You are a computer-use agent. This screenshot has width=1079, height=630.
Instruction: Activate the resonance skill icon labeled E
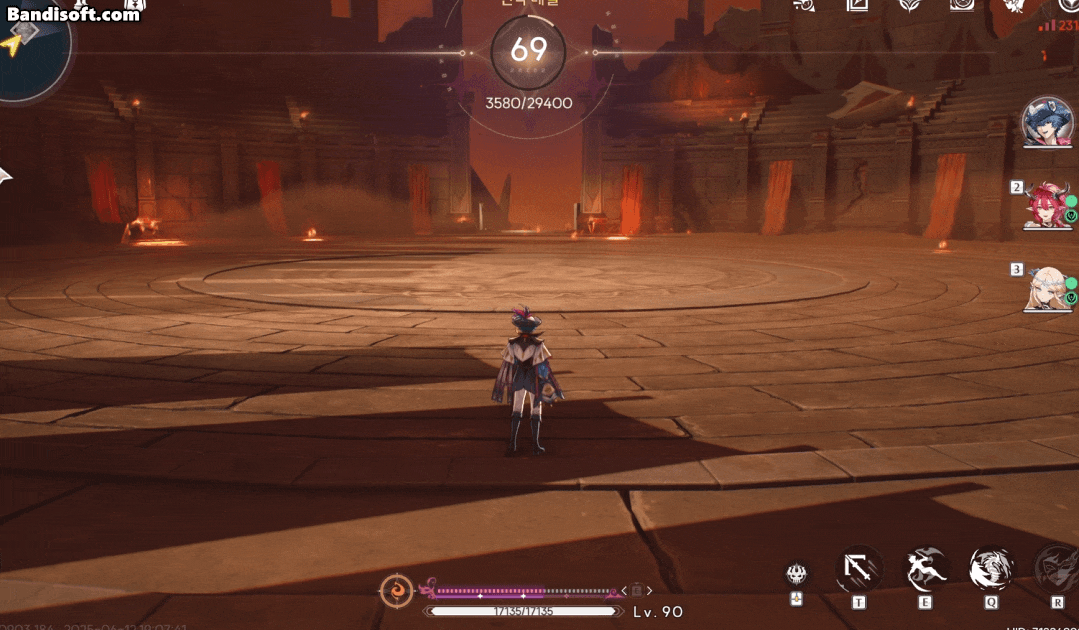point(926,569)
